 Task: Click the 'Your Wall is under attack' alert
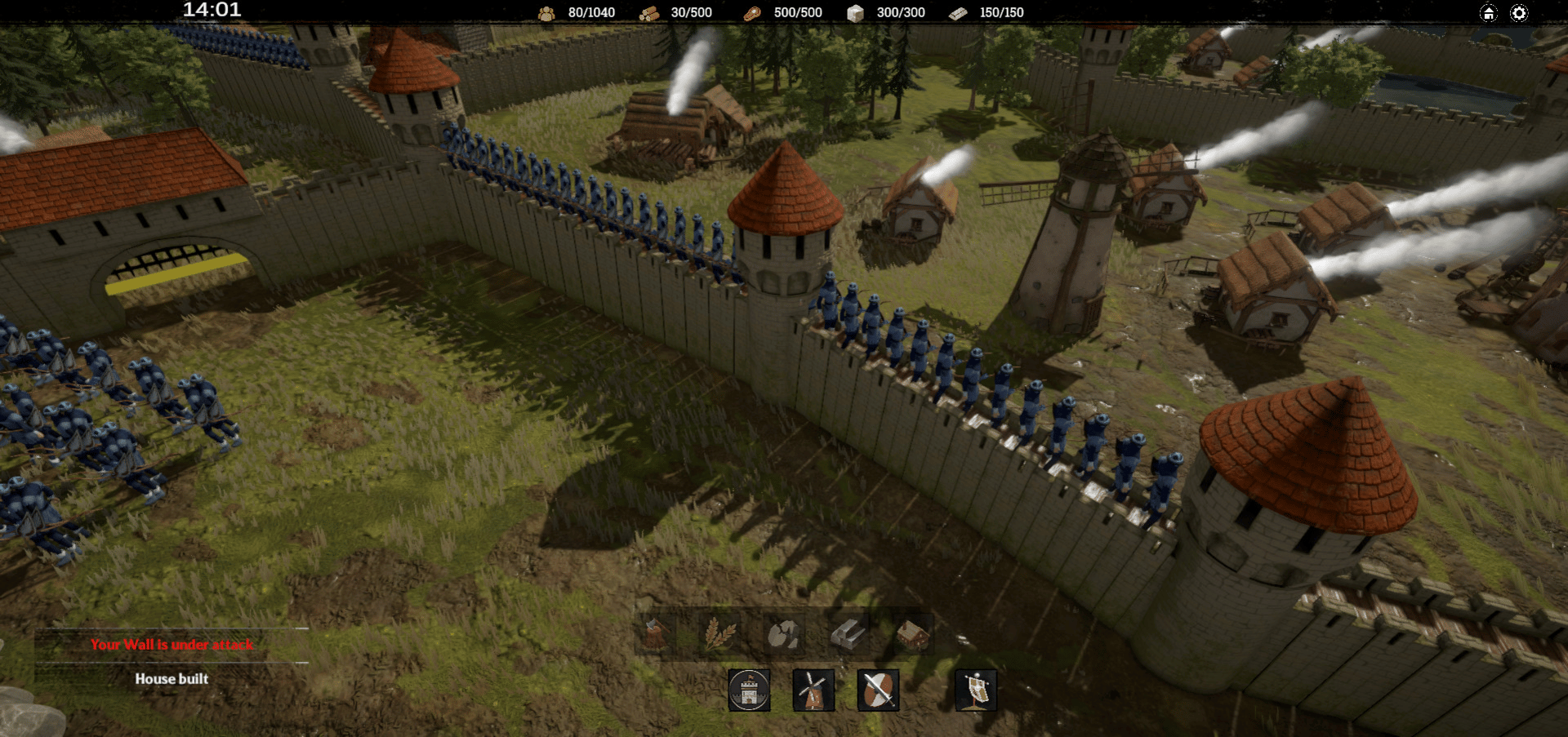[171, 645]
